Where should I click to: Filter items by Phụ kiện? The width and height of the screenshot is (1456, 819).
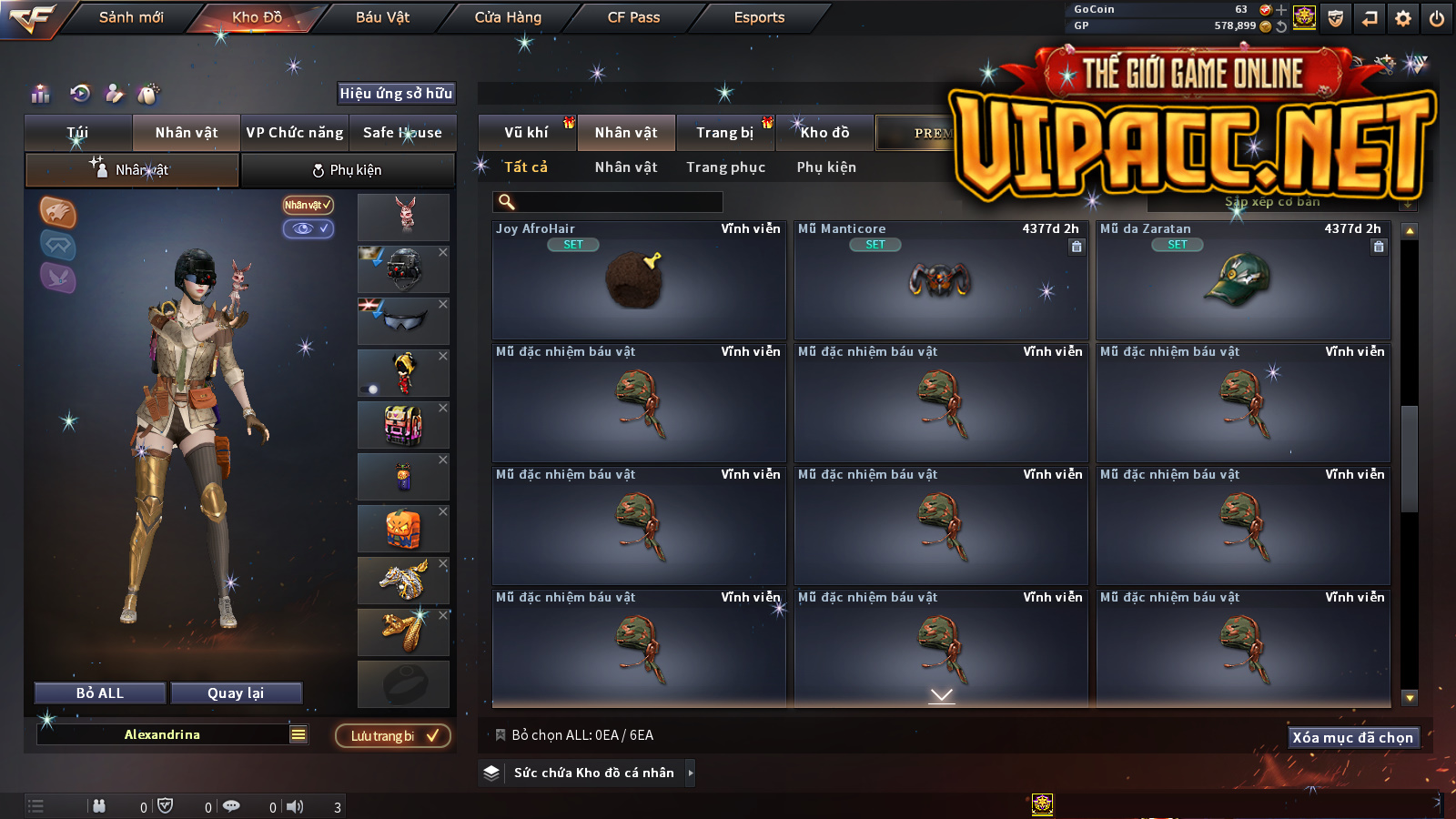click(826, 167)
